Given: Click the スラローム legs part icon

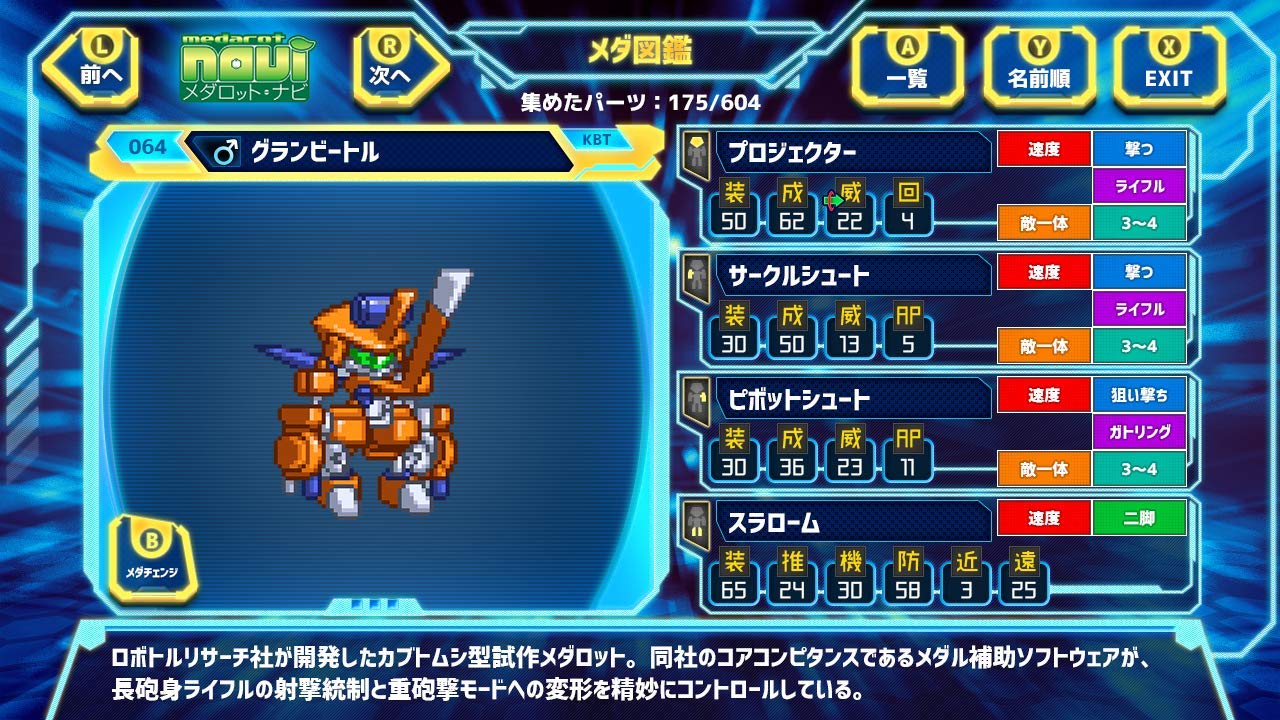Looking at the screenshot, I should (697, 522).
